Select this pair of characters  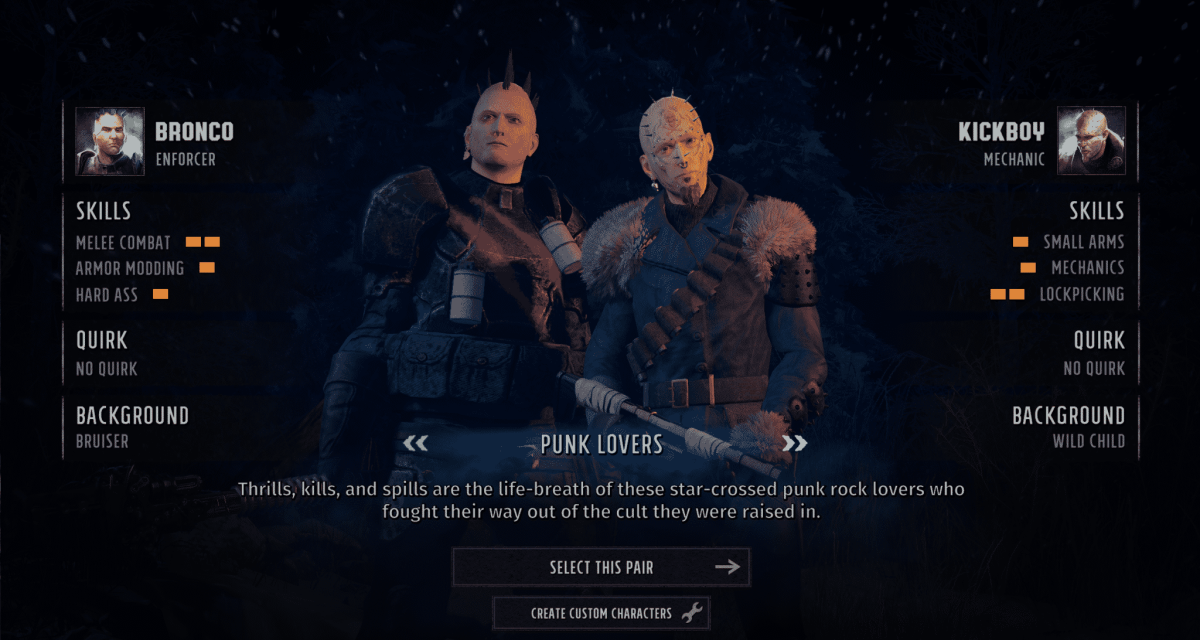pyautogui.click(x=601, y=567)
